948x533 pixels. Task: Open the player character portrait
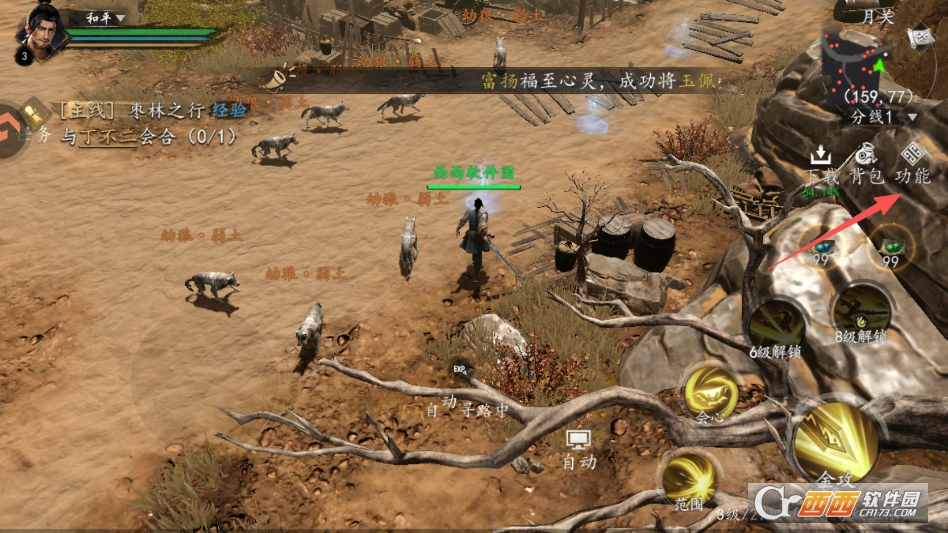point(41,28)
